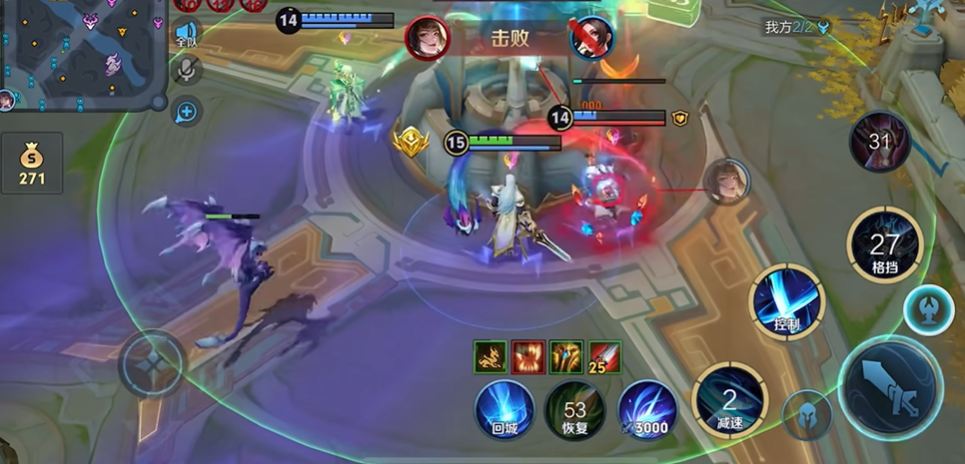Image resolution: width=965 pixels, height=464 pixels.
Task: Tap the skill on 31 cooldown
Action: coord(879,141)
